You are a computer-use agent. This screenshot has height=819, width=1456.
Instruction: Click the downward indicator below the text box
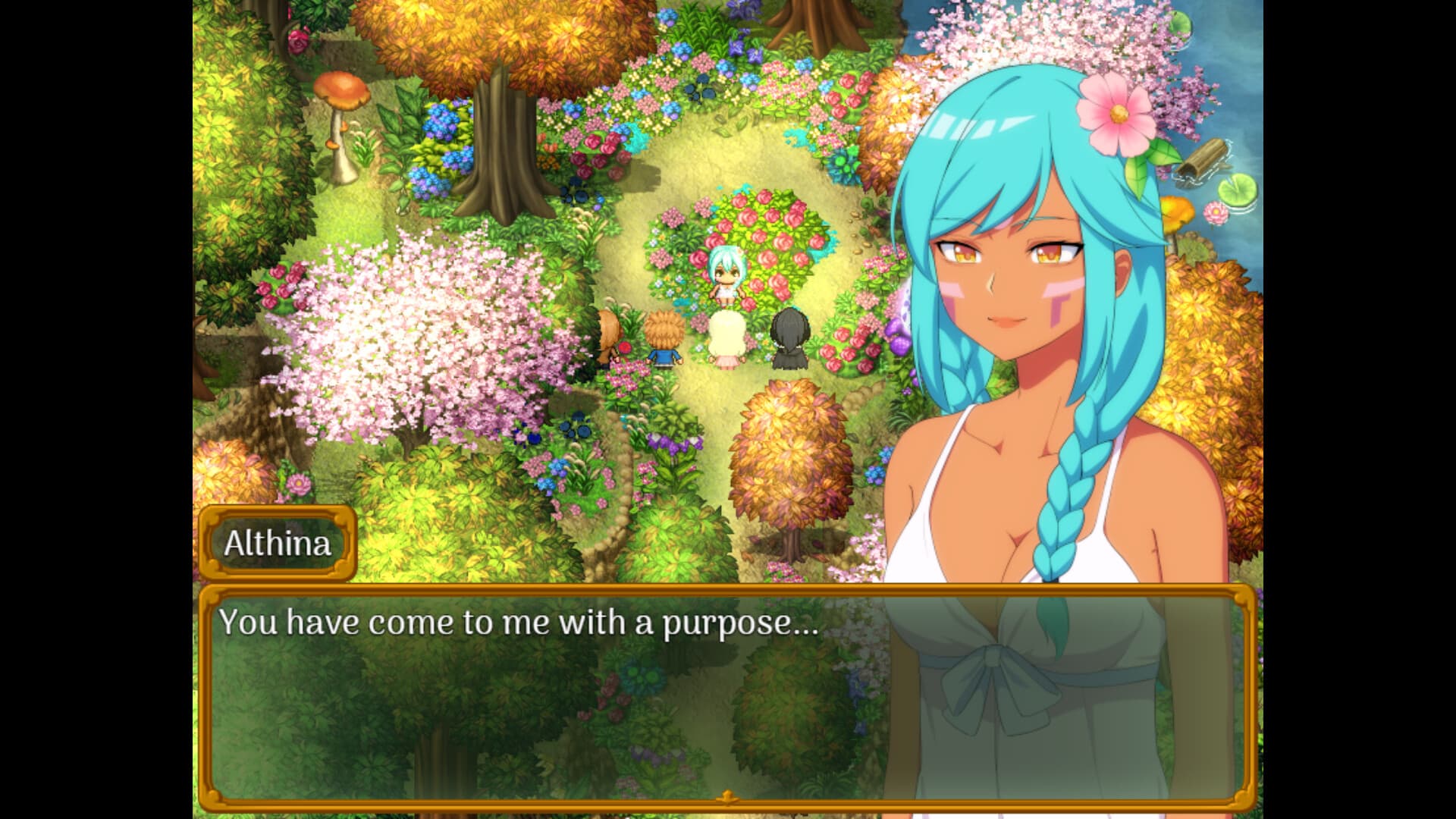click(728, 797)
